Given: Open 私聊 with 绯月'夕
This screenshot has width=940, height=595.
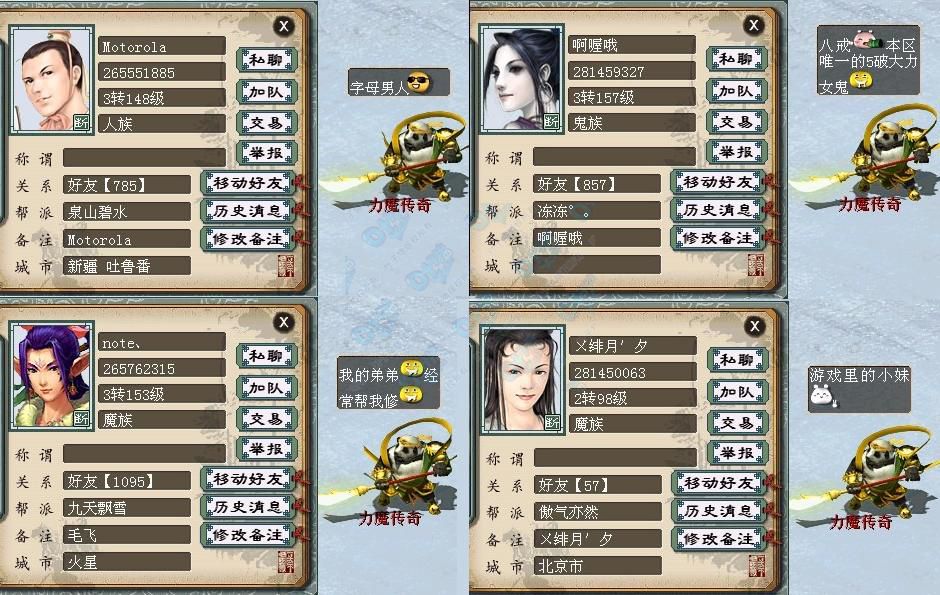Looking at the screenshot, I should [737, 360].
